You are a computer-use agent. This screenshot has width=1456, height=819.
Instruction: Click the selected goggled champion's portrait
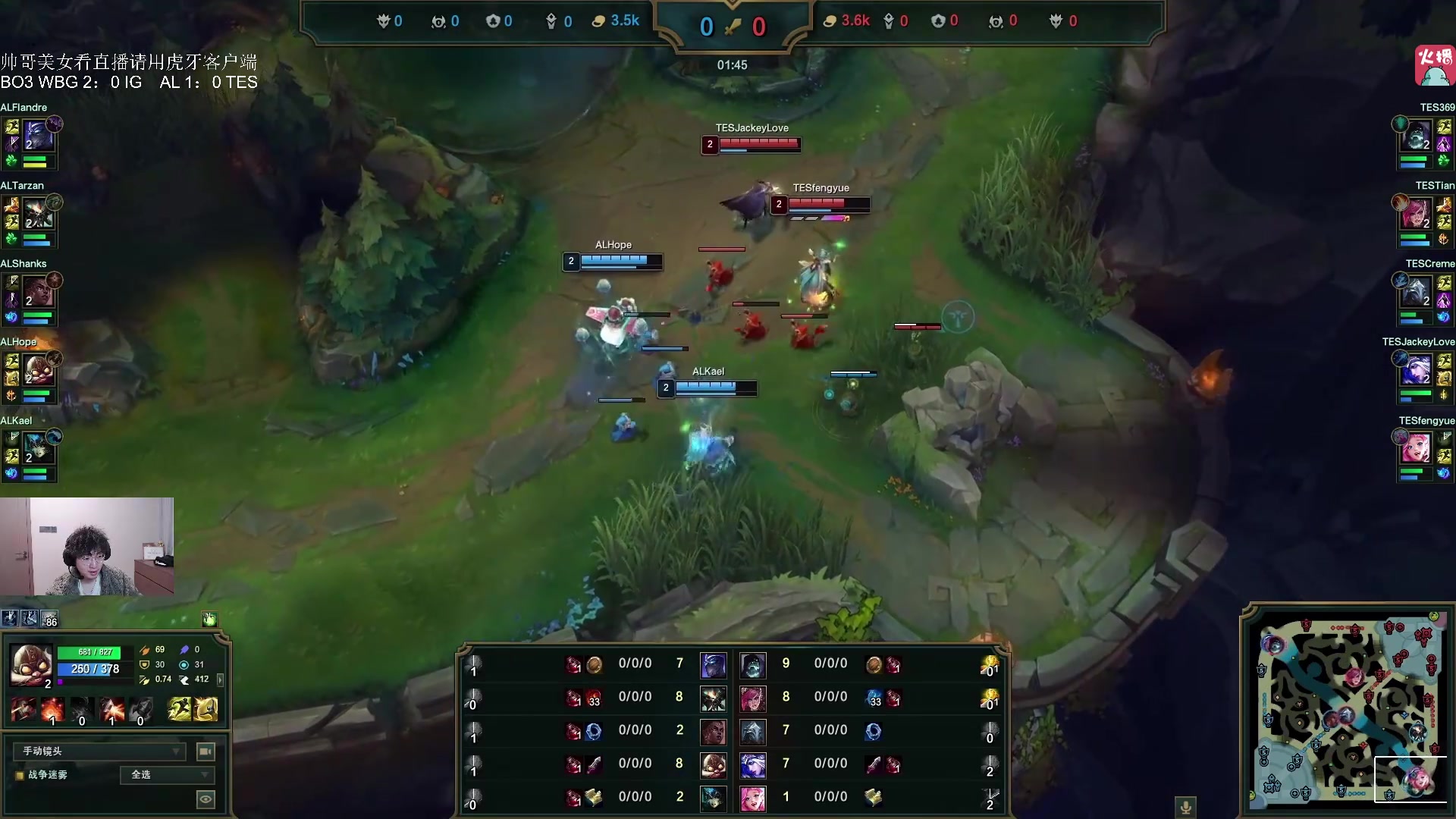[x=31, y=665]
